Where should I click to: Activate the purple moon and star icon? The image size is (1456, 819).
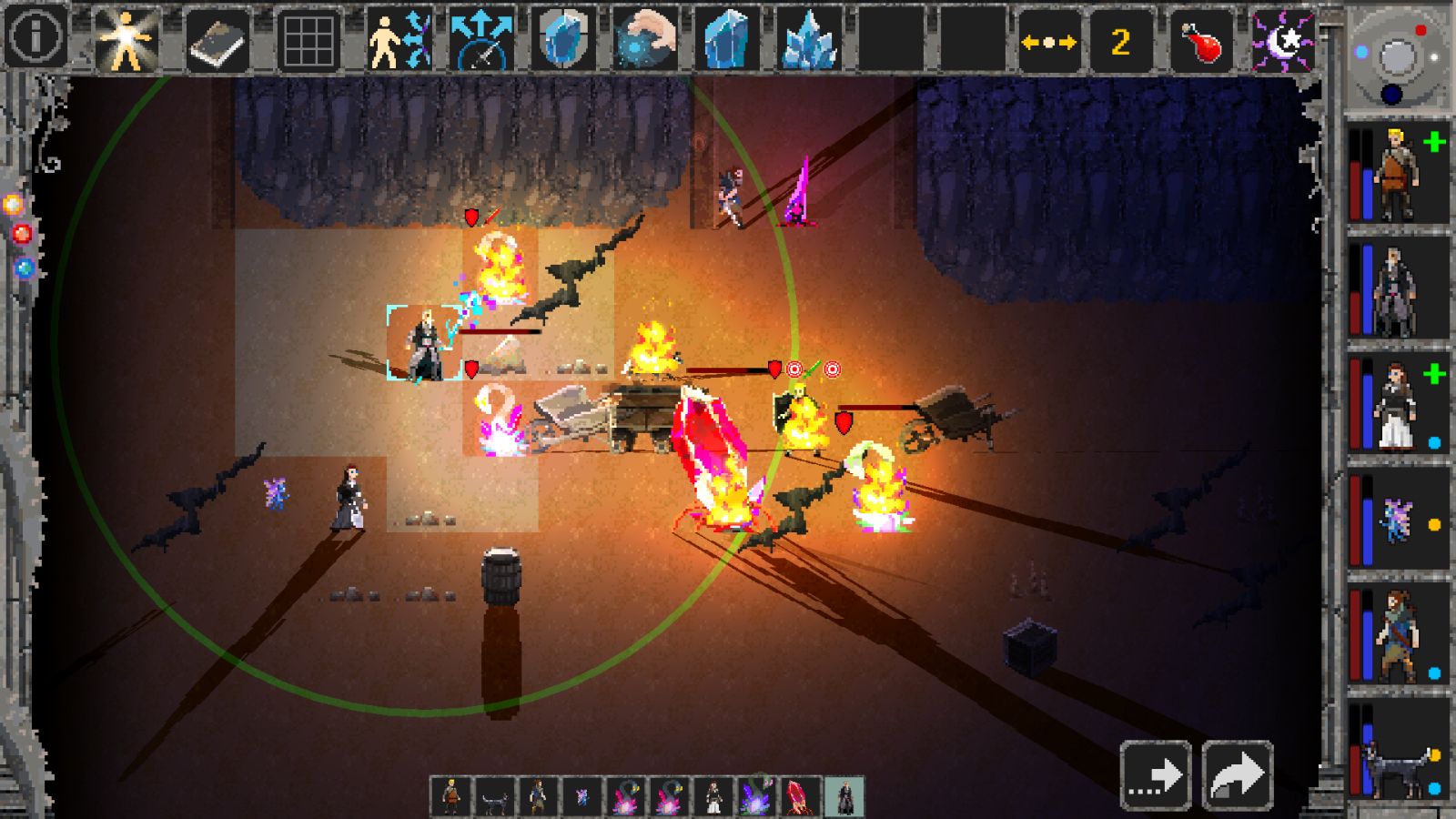(x=1283, y=40)
